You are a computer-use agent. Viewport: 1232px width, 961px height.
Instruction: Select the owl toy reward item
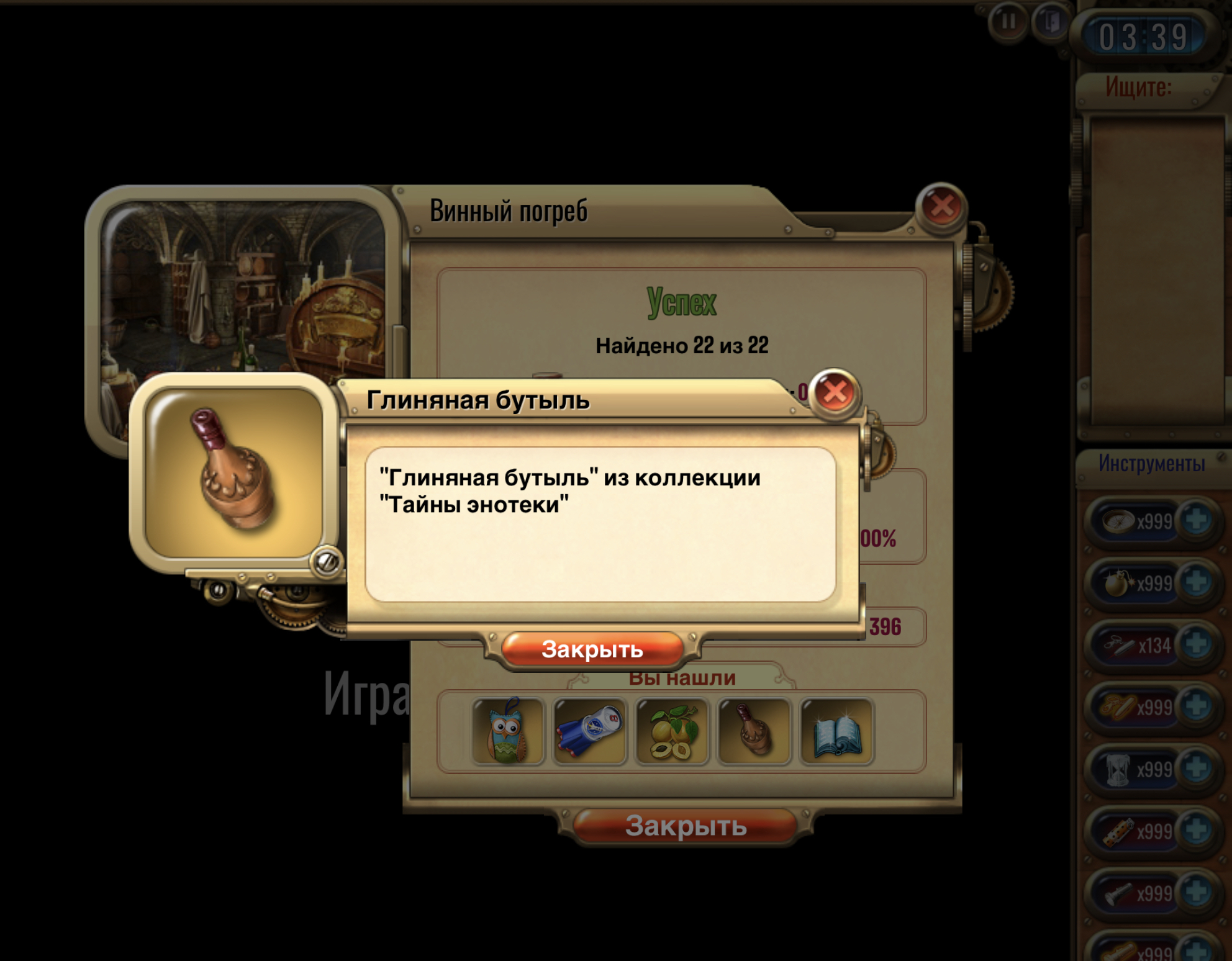pyautogui.click(x=508, y=731)
